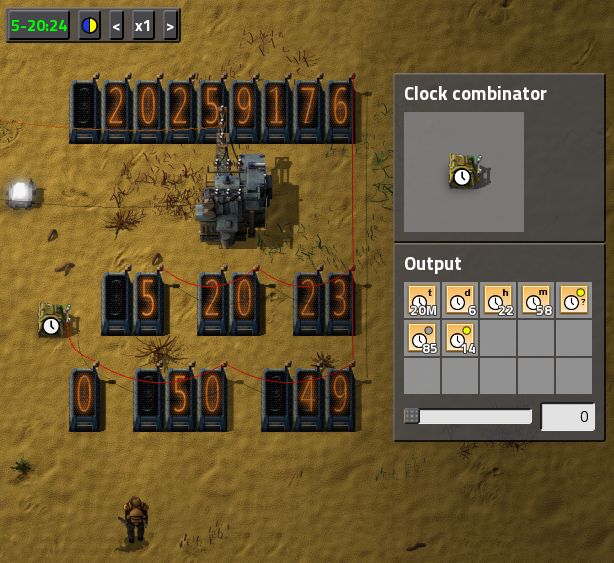Pick the clock signal marked m
614x563 pixels.
(x=536, y=300)
